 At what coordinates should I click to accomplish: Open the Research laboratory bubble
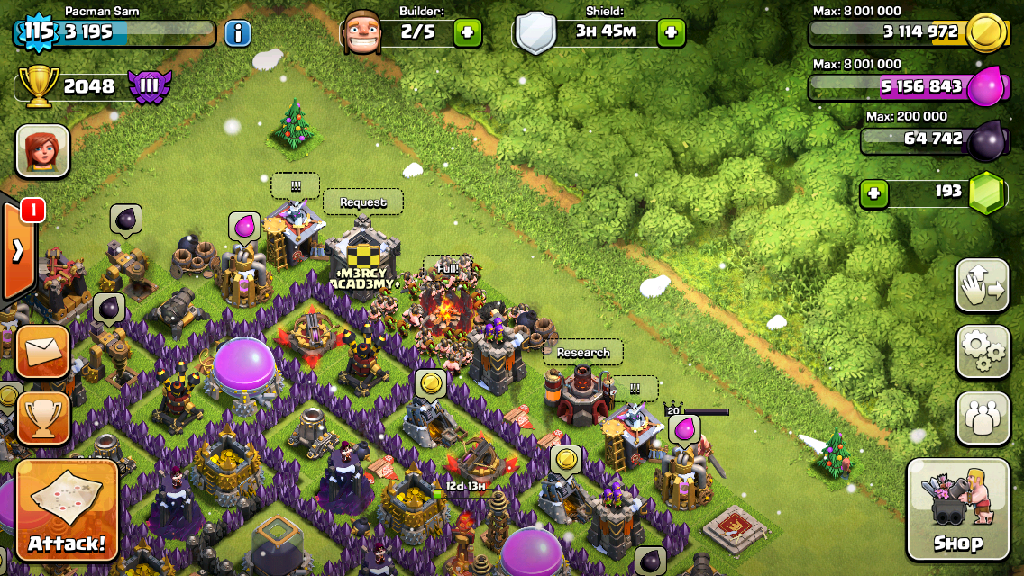pos(583,352)
